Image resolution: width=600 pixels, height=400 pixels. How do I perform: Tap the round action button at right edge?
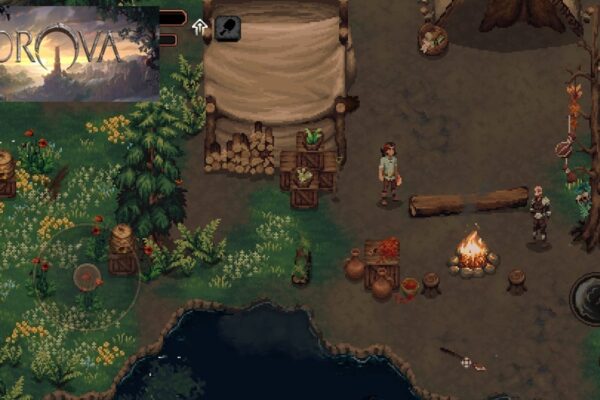tap(587, 297)
